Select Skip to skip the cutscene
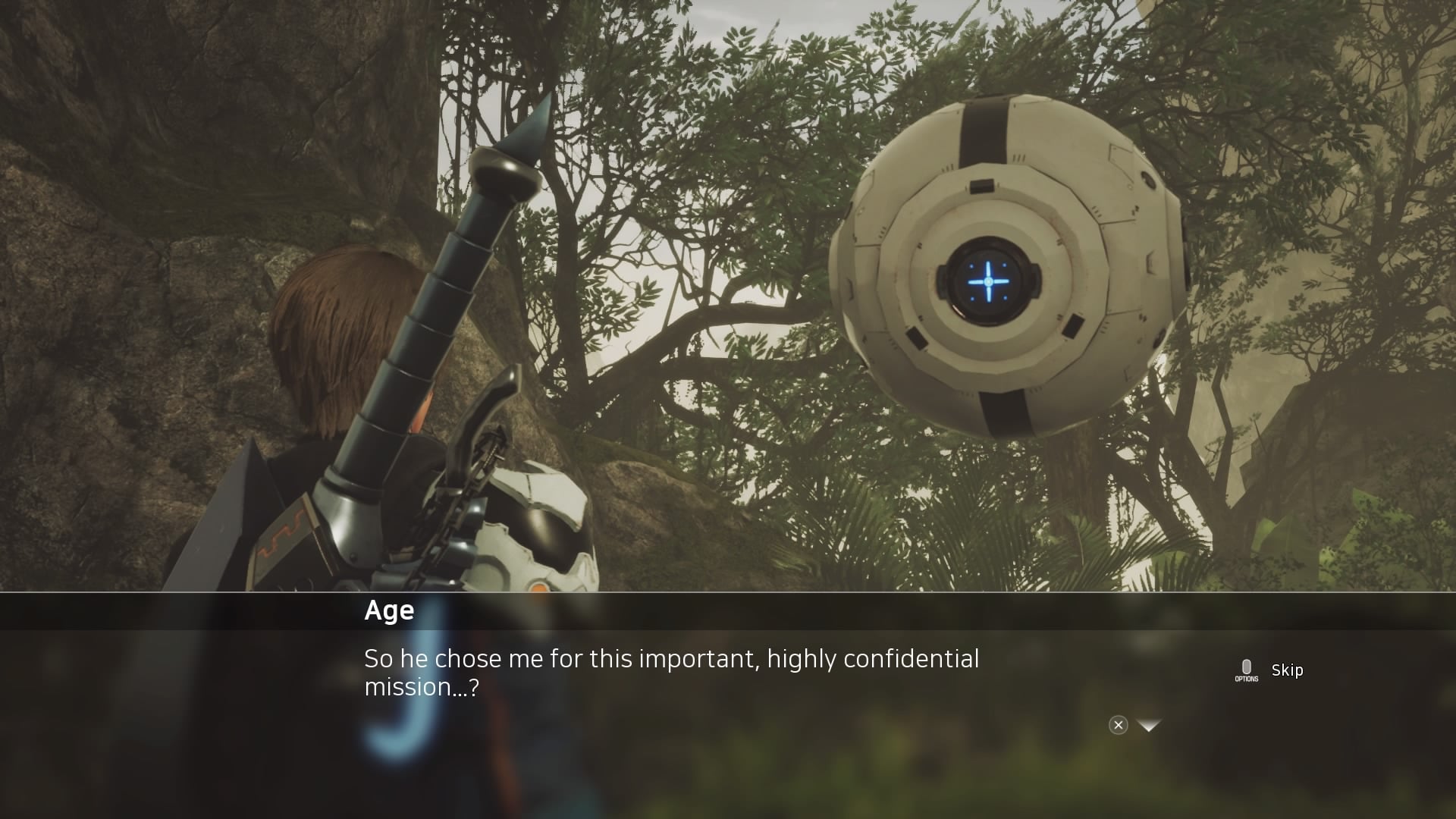Screen dimensions: 1456x819 click(1287, 670)
